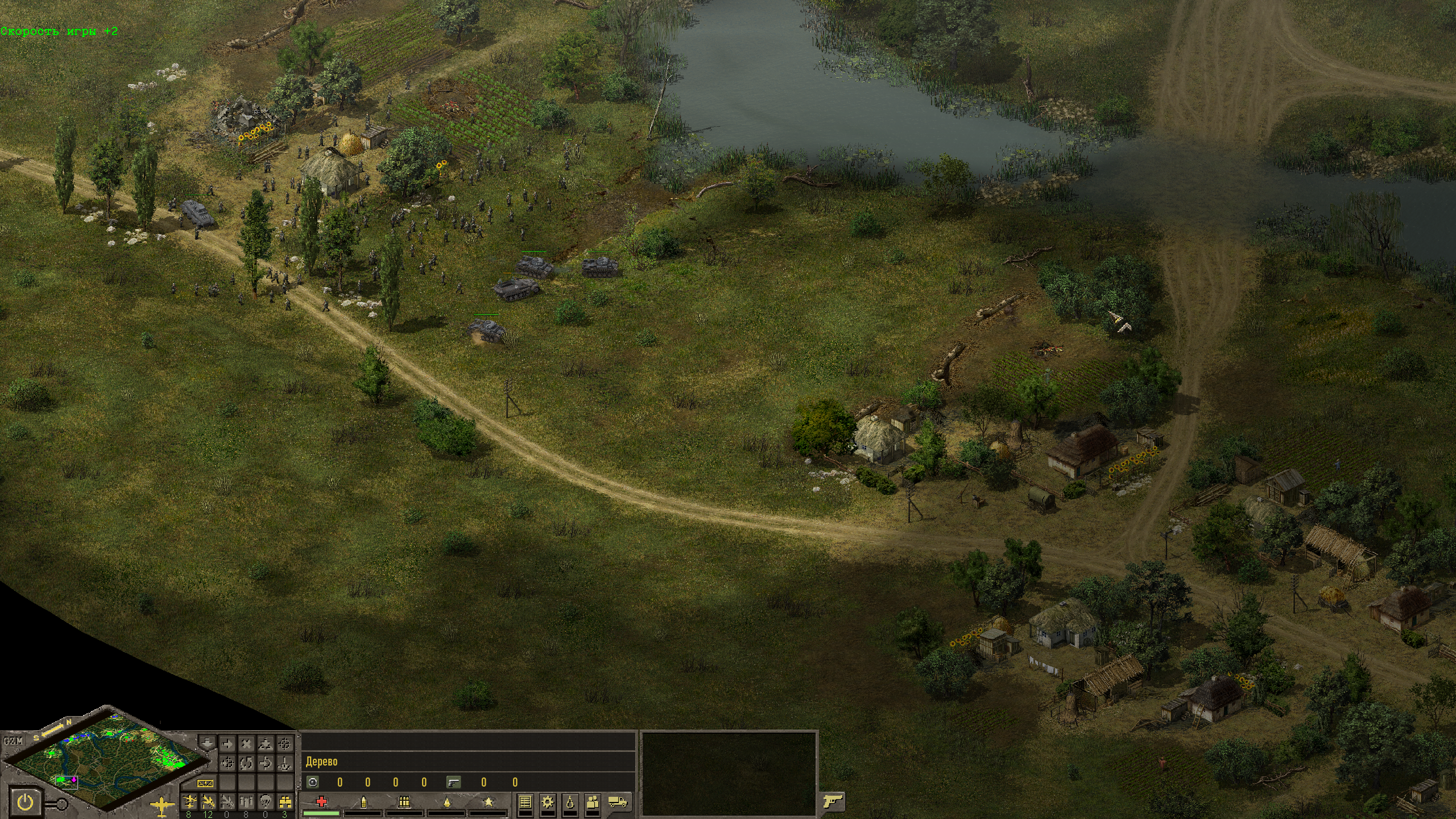The width and height of the screenshot is (1456, 819).
Task: Toggle the gear repair icon
Action: 548,802
